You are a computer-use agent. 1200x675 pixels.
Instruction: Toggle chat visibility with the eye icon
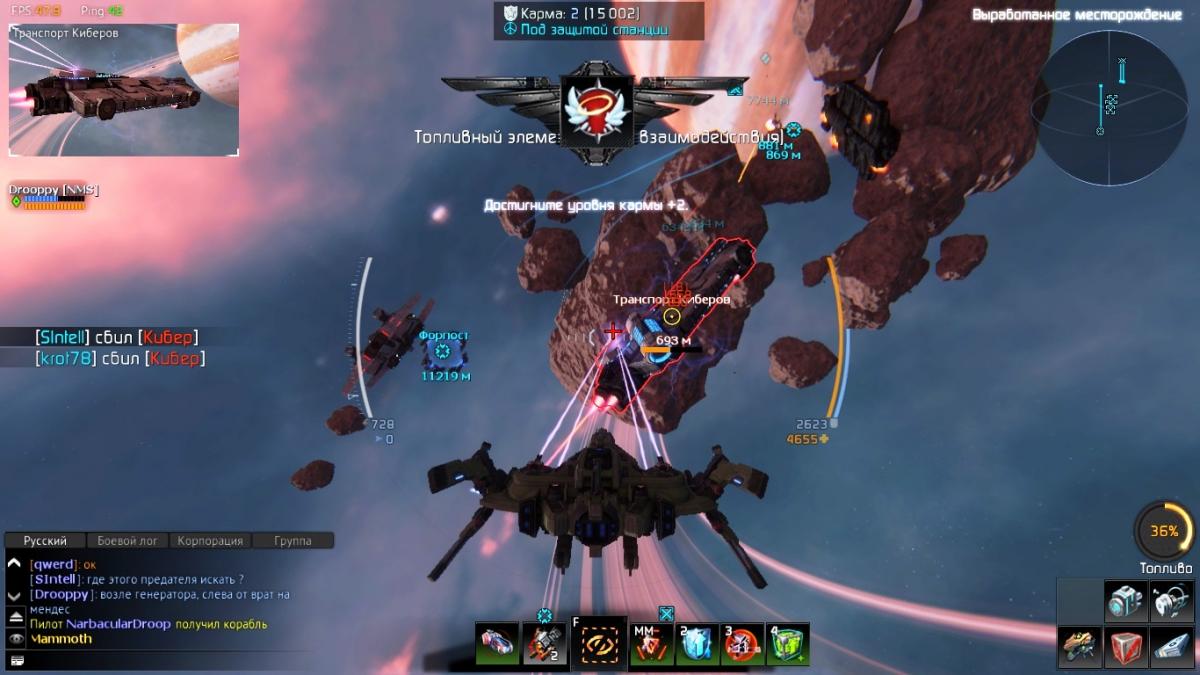click(x=15, y=639)
